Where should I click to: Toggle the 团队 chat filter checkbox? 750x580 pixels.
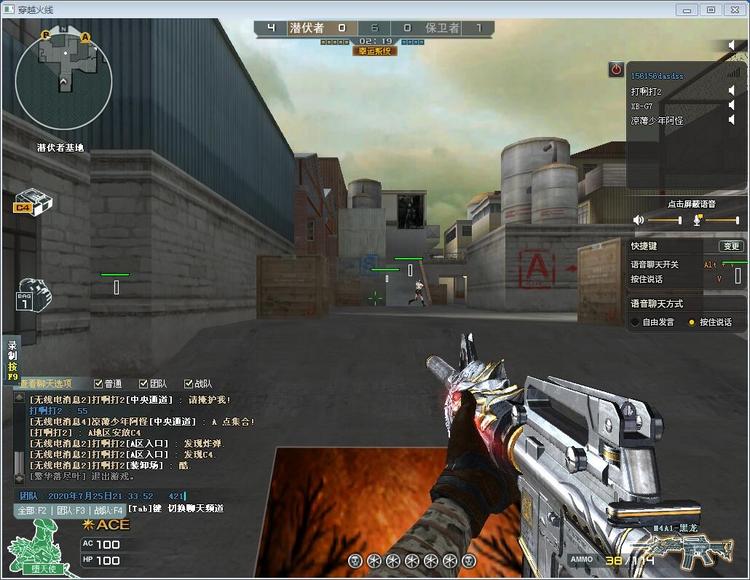[144, 383]
